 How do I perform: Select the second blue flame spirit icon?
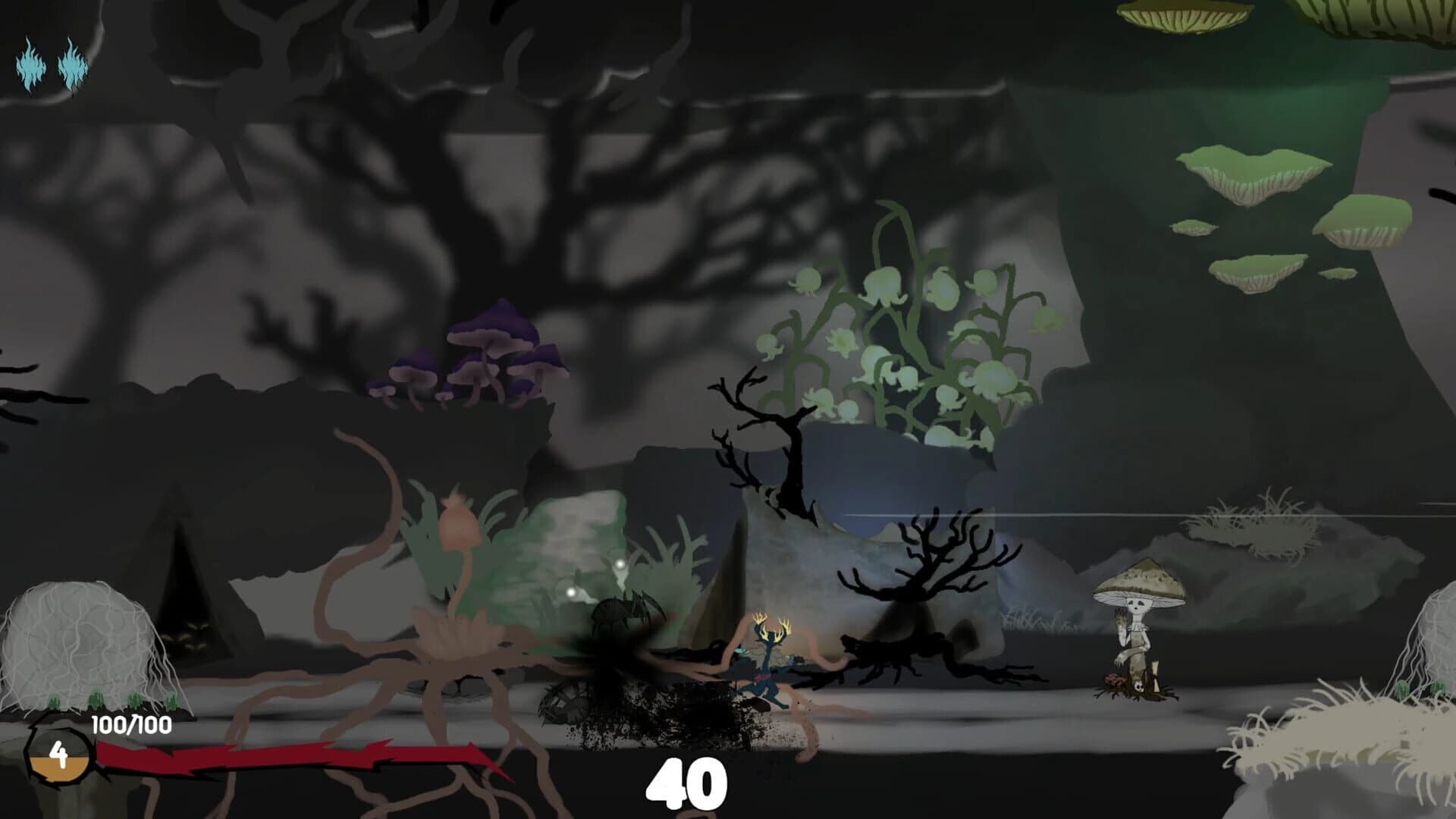tap(71, 67)
